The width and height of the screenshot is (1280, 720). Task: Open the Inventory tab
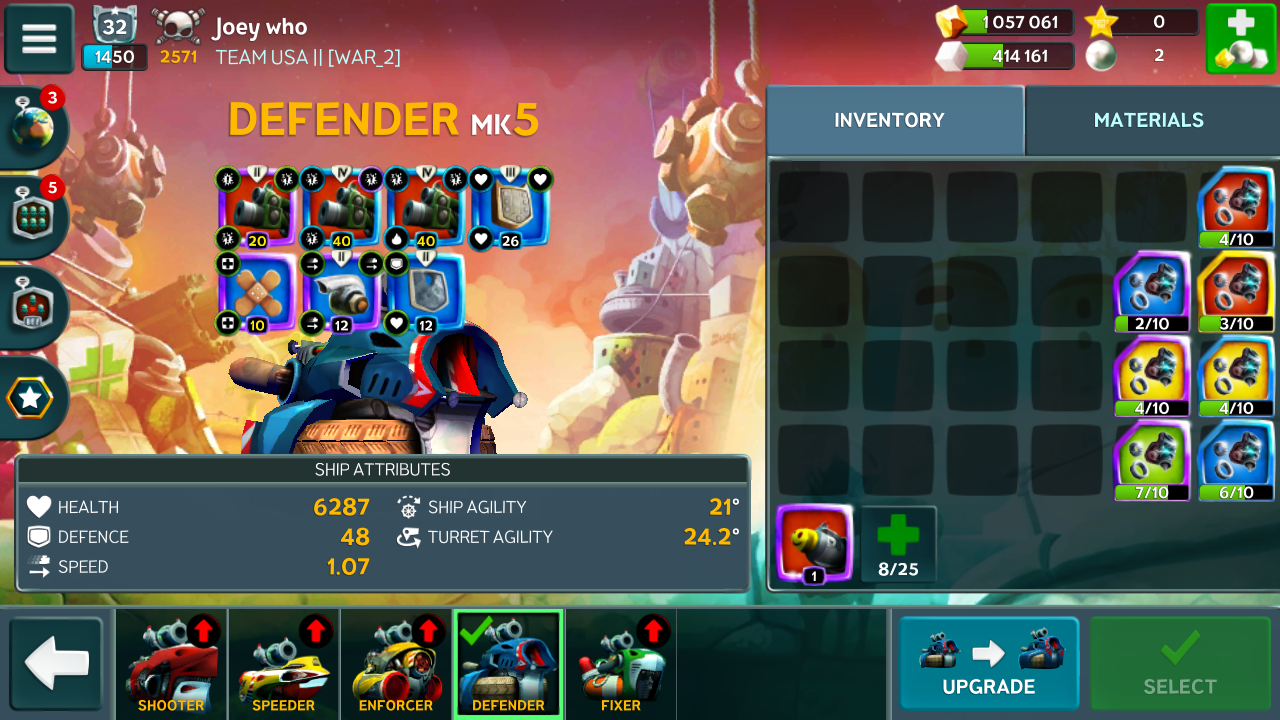tap(889, 120)
